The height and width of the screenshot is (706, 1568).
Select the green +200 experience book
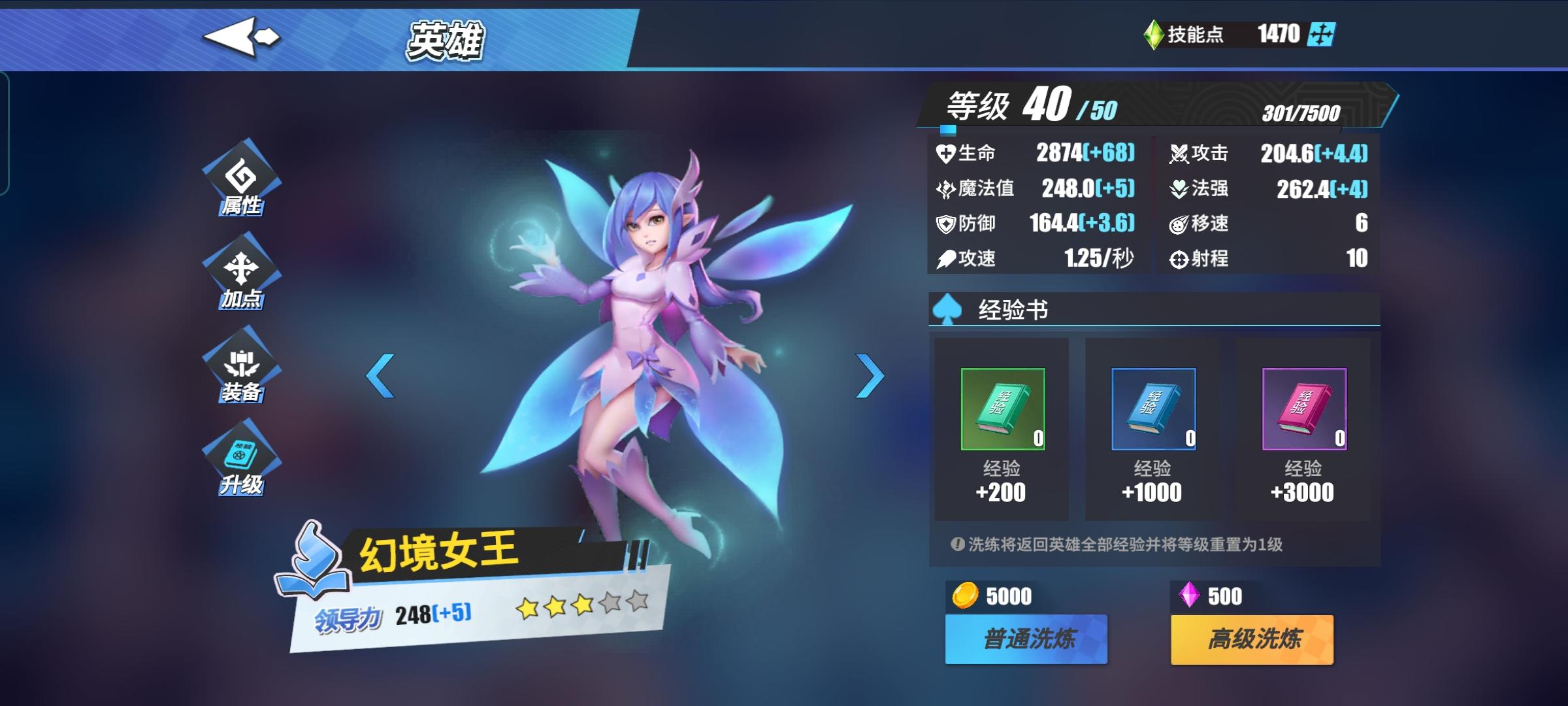coord(1002,409)
